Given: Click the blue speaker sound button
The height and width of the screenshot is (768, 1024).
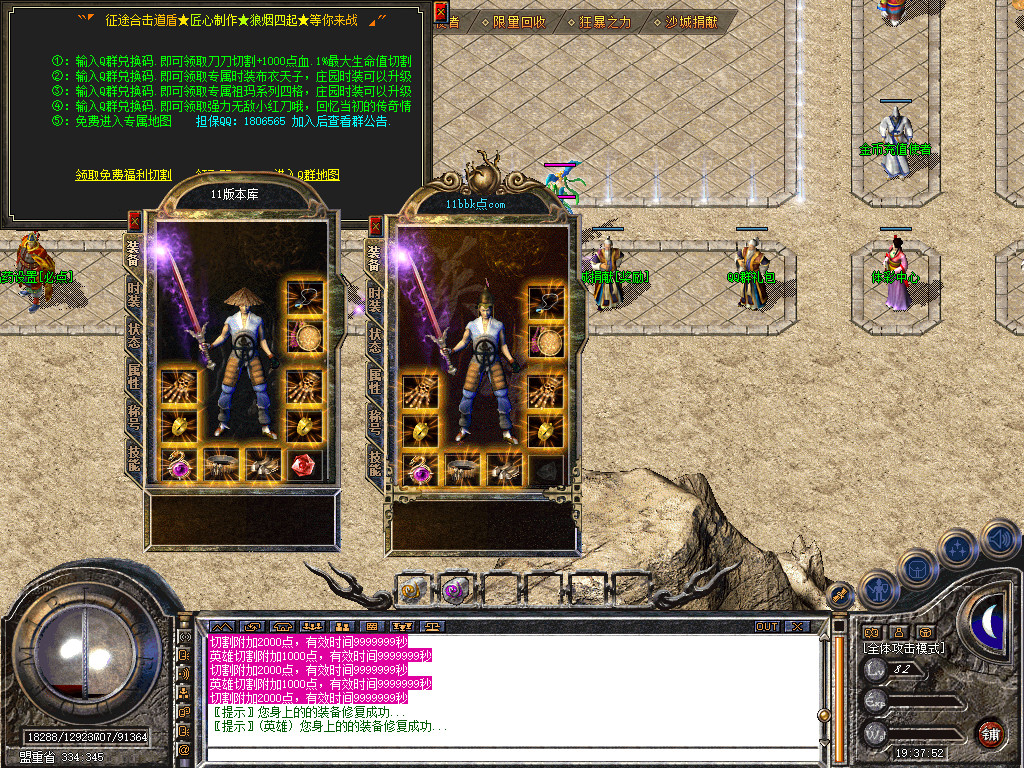Looking at the screenshot, I should [x=1000, y=539].
